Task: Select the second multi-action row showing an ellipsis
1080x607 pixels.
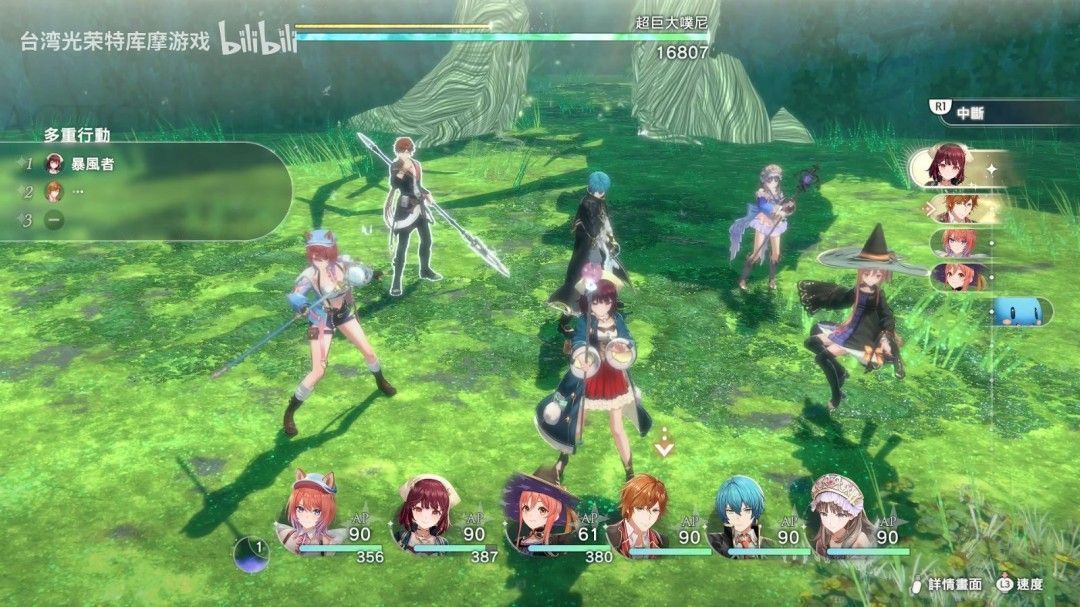Action: click(x=78, y=192)
